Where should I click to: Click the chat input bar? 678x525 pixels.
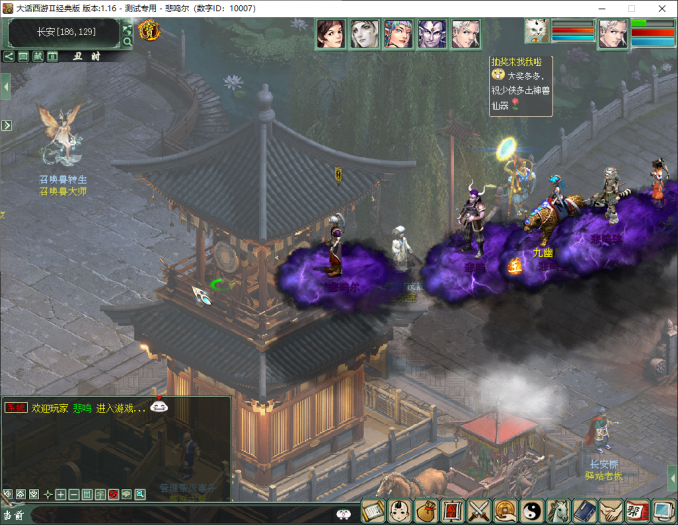click(x=180, y=514)
